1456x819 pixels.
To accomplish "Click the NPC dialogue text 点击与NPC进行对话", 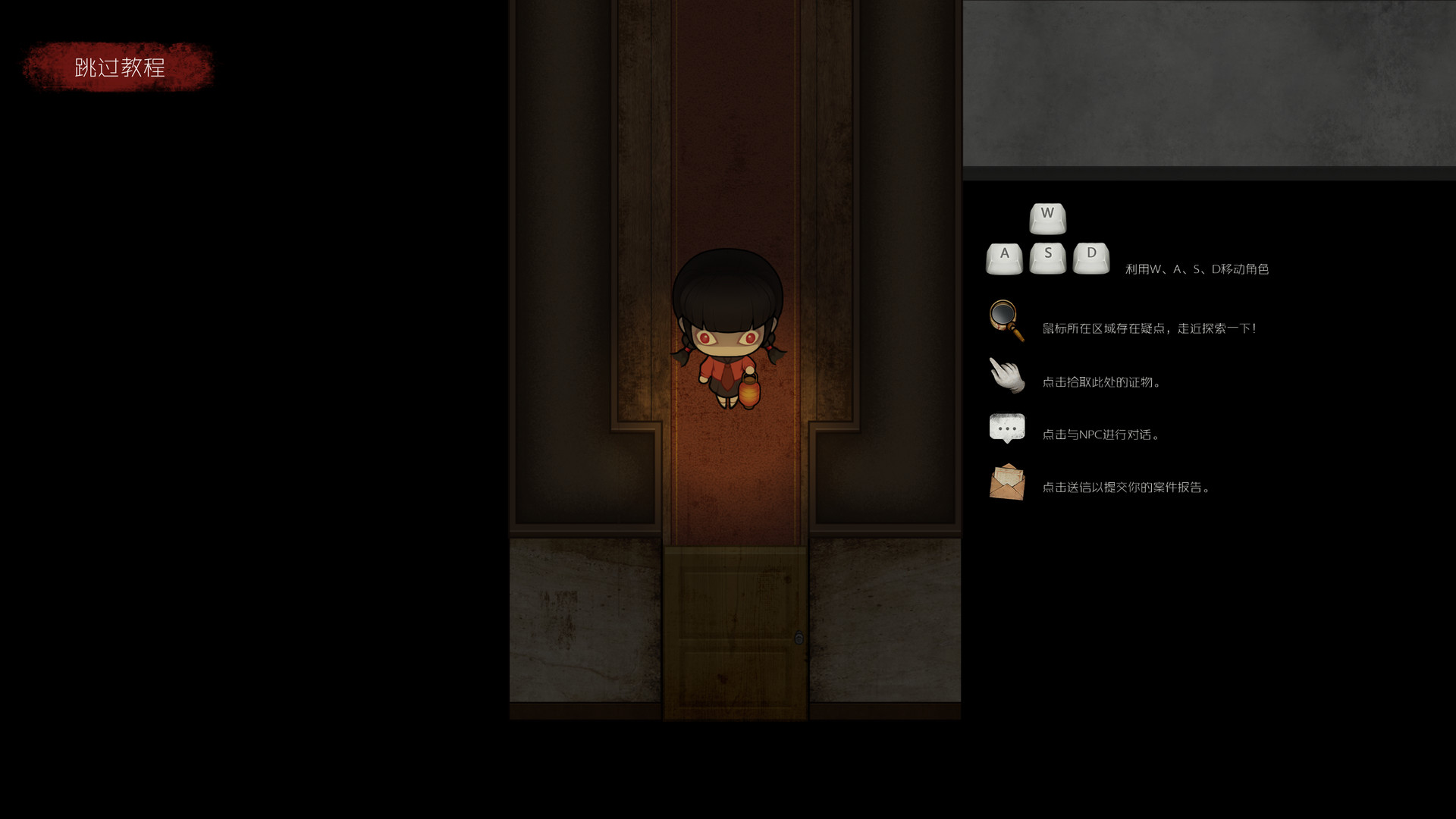I will [1101, 435].
